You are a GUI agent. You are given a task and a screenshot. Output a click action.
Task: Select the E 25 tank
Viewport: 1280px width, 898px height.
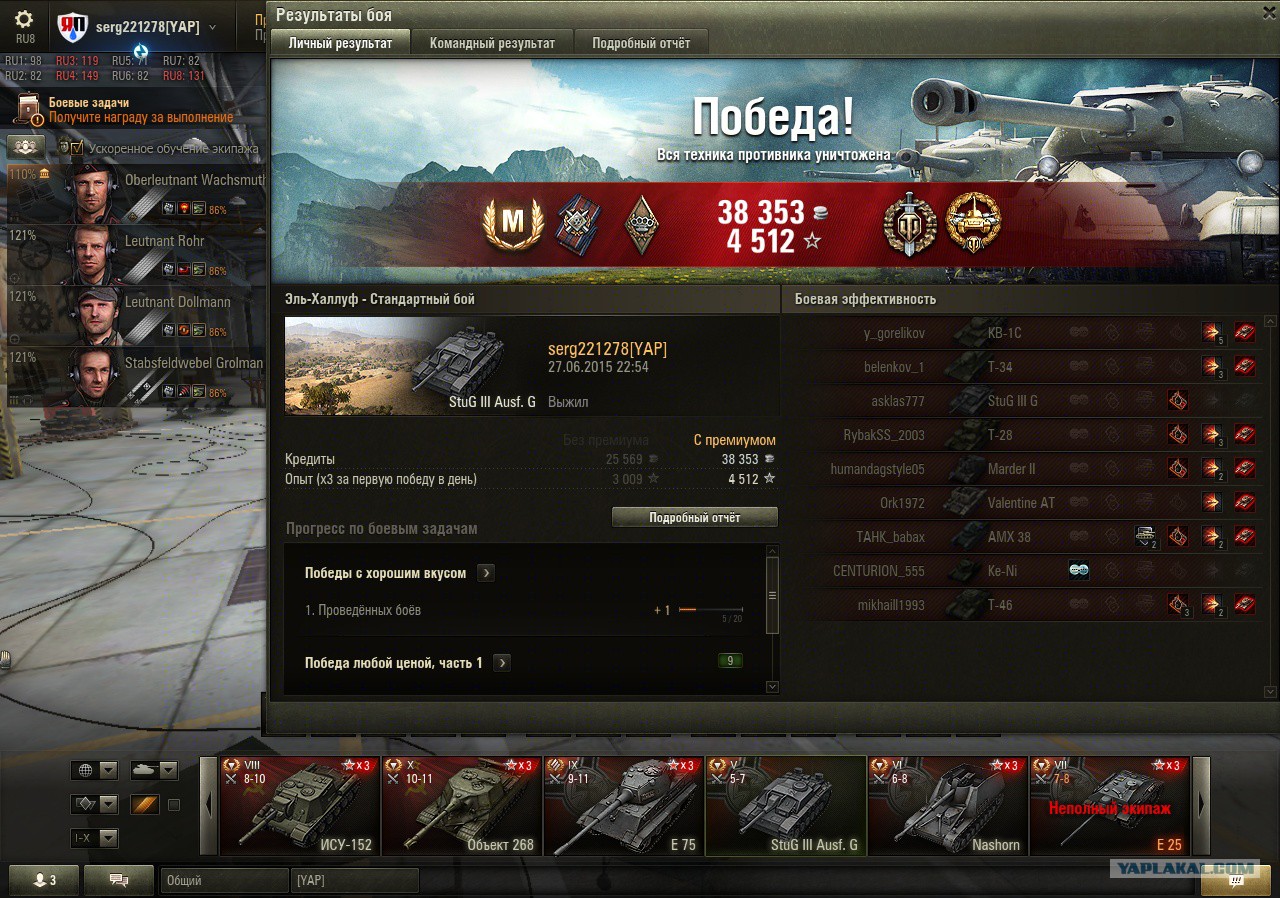tap(1109, 806)
